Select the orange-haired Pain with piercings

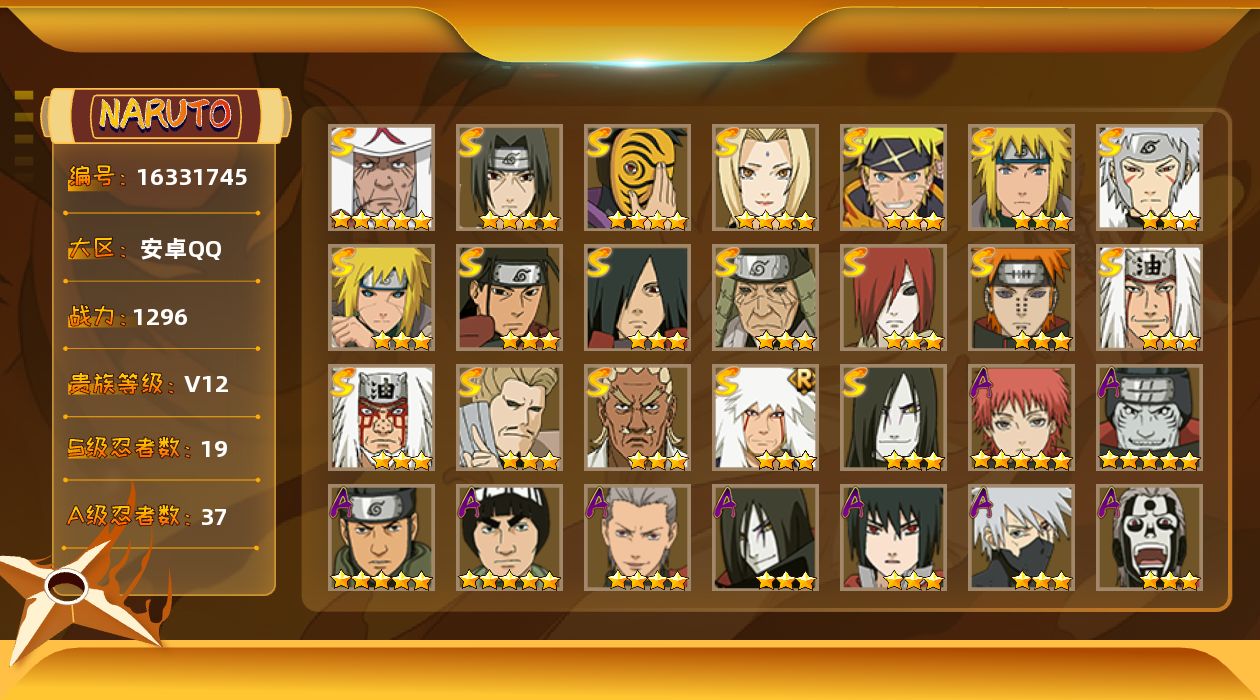(x=1021, y=297)
